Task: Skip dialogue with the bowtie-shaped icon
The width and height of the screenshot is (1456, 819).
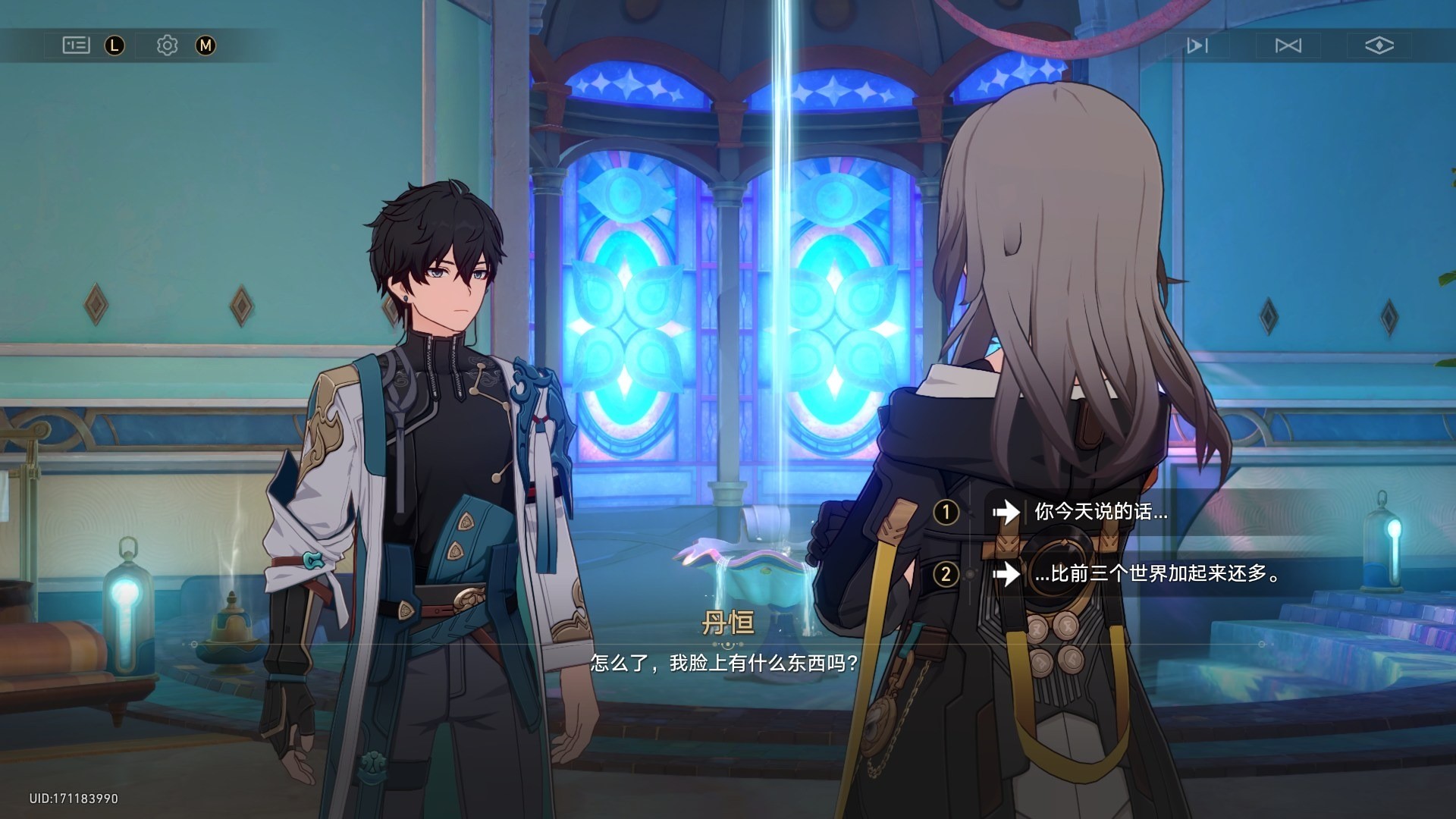Action: coord(1288,45)
